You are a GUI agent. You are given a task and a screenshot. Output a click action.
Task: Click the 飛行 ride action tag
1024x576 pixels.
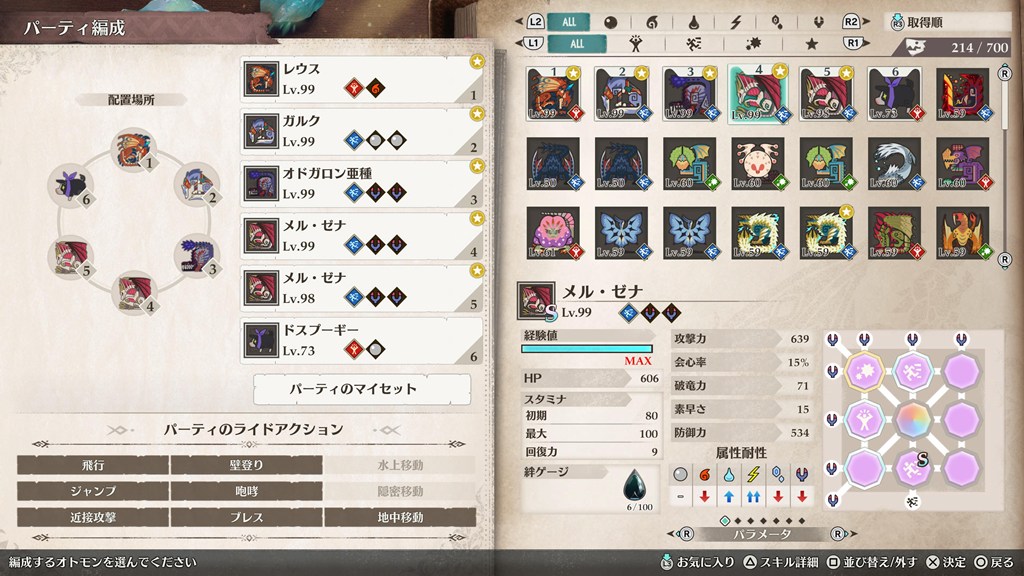(93, 465)
